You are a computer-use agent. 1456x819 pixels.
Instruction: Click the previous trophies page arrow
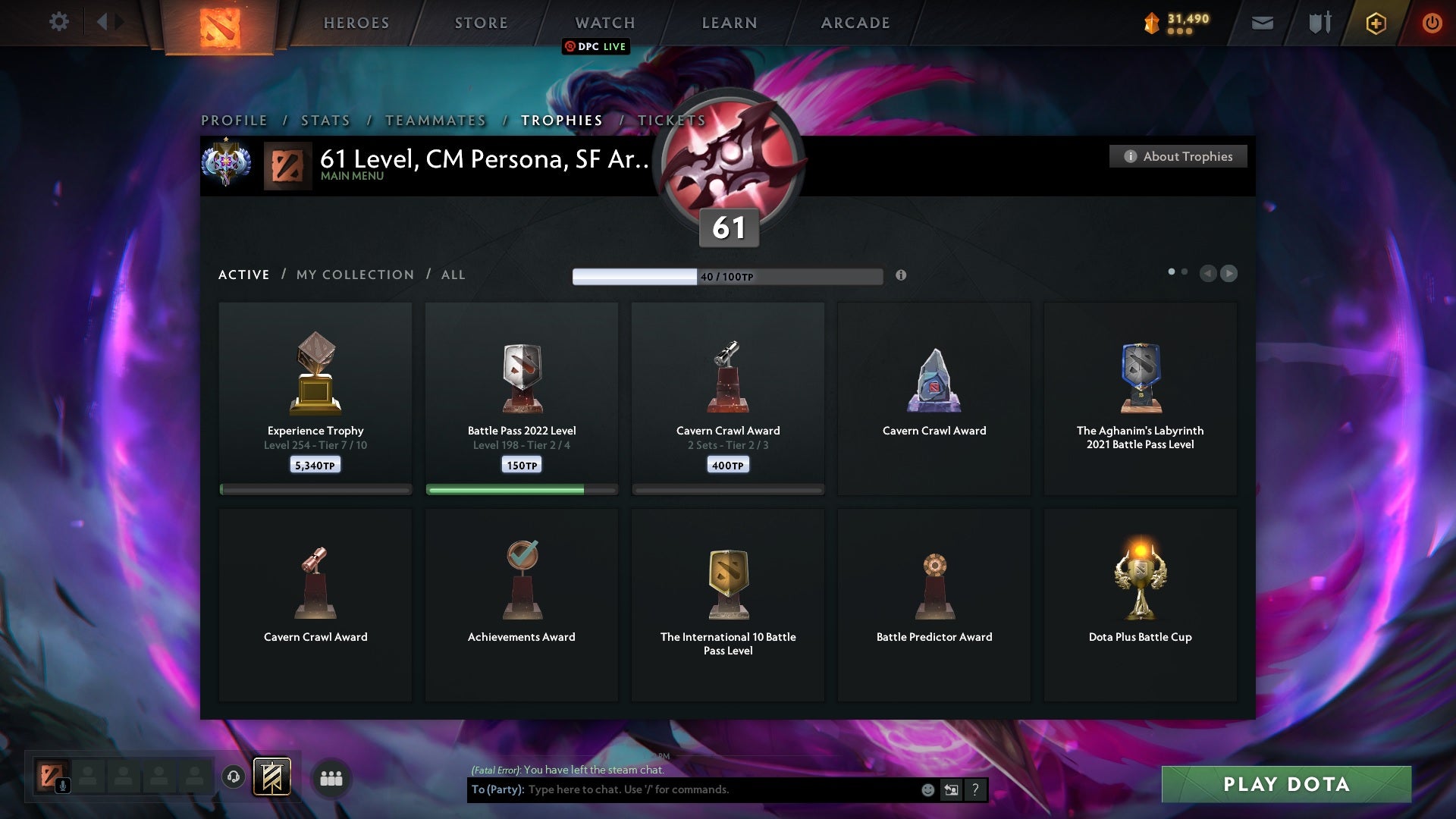(x=1209, y=274)
